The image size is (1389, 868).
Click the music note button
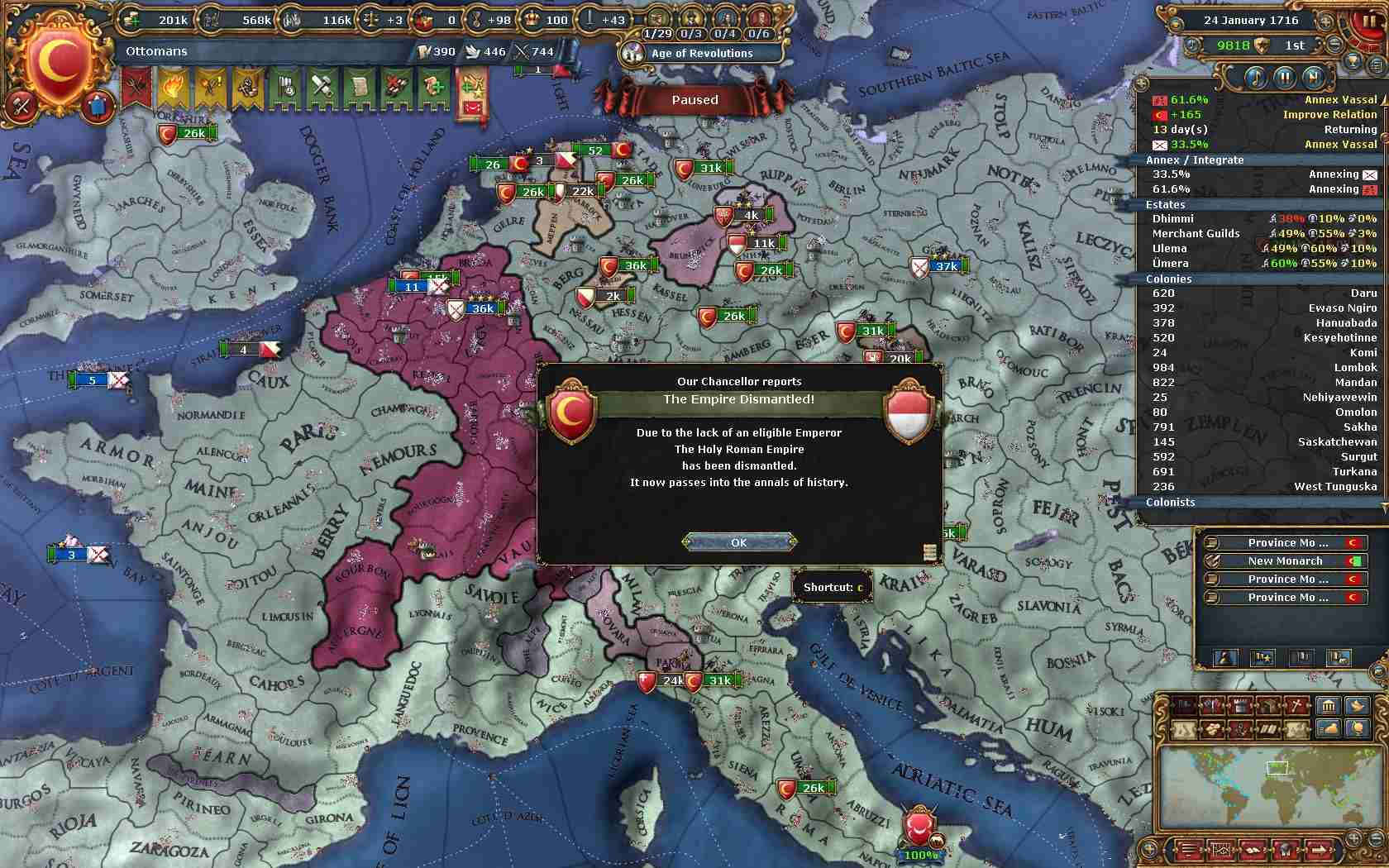[1255, 78]
